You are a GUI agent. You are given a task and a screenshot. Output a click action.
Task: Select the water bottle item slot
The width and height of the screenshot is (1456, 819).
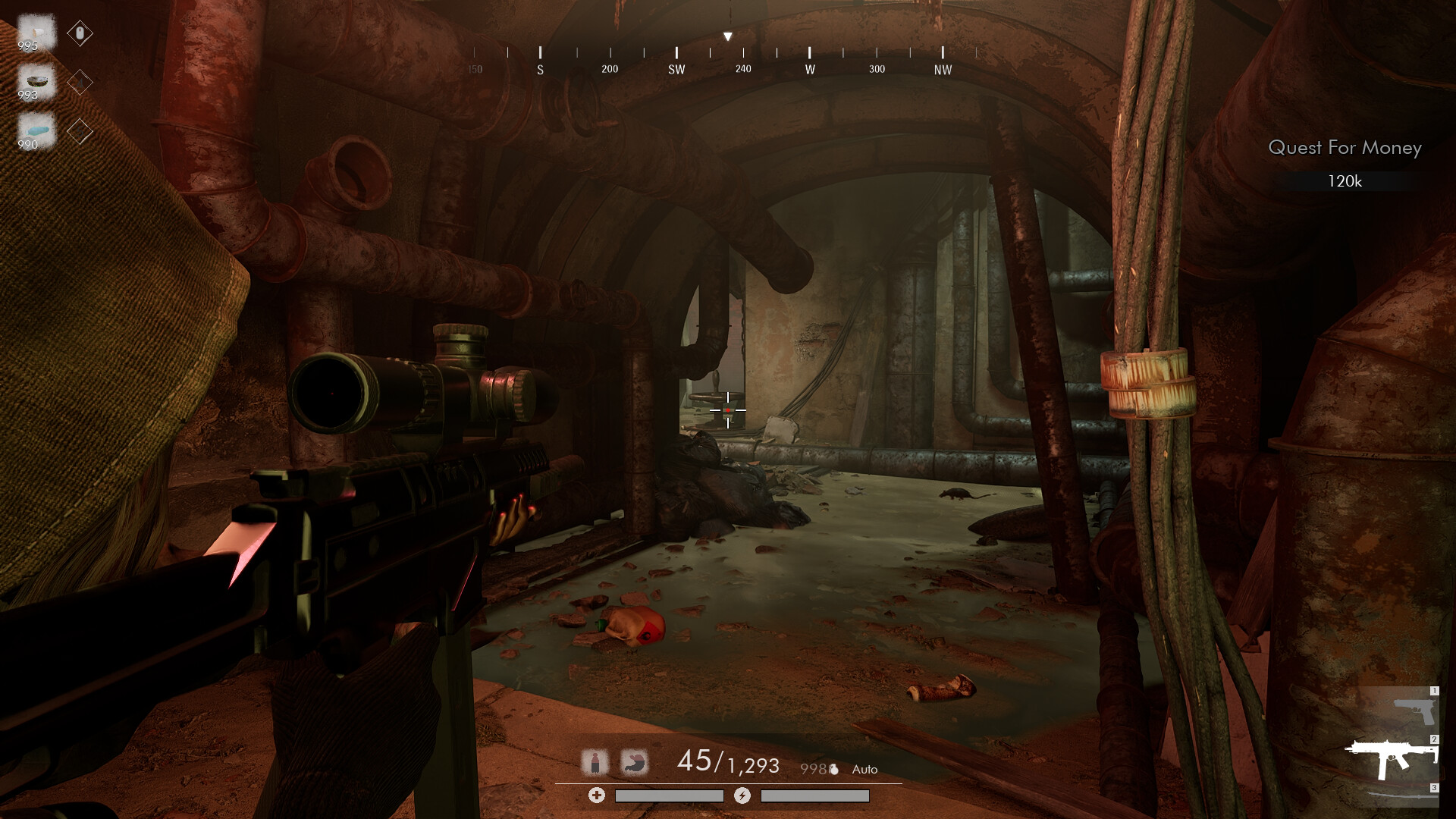coord(36,131)
